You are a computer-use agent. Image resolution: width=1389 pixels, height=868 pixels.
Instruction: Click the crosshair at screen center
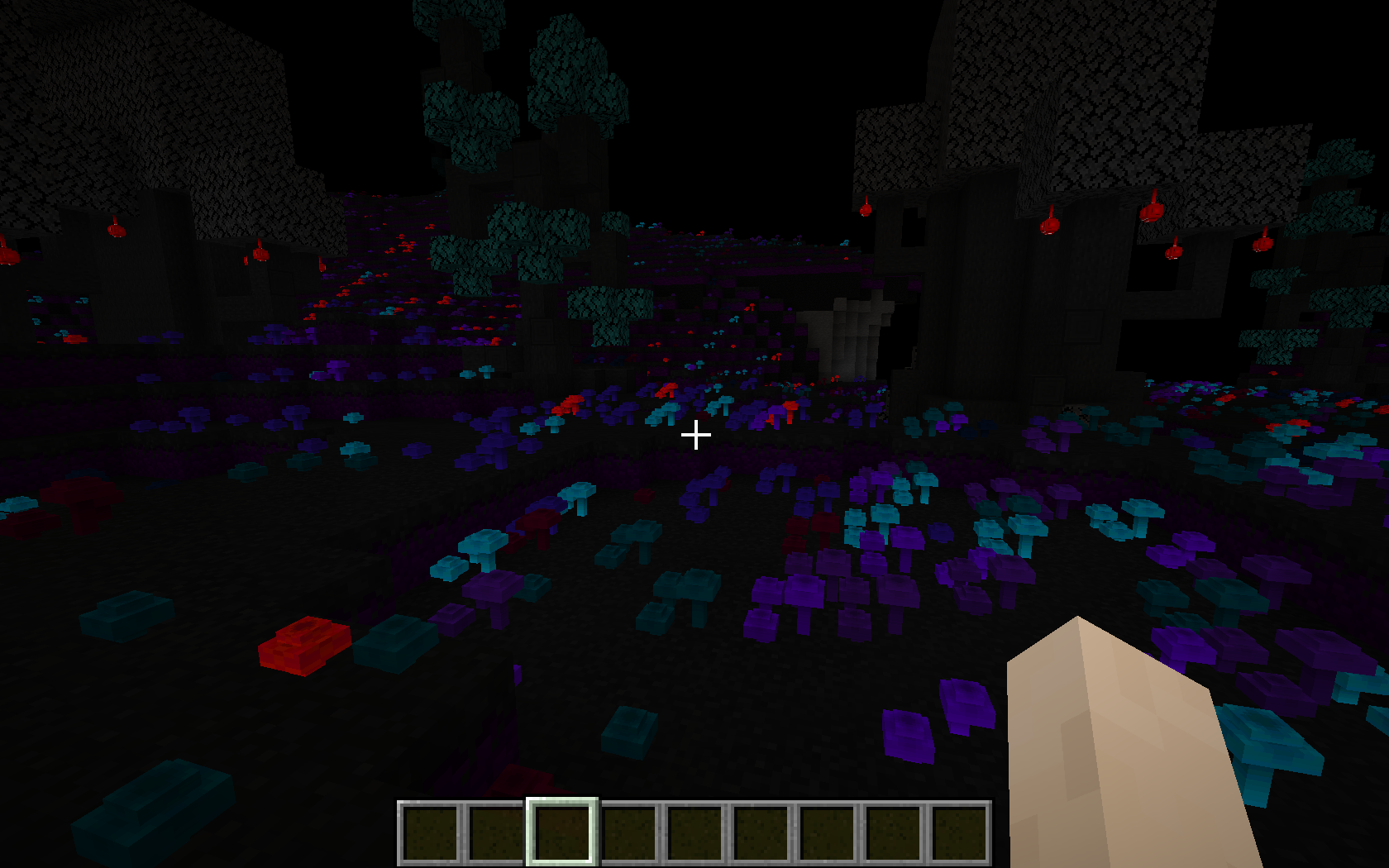coord(695,433)
